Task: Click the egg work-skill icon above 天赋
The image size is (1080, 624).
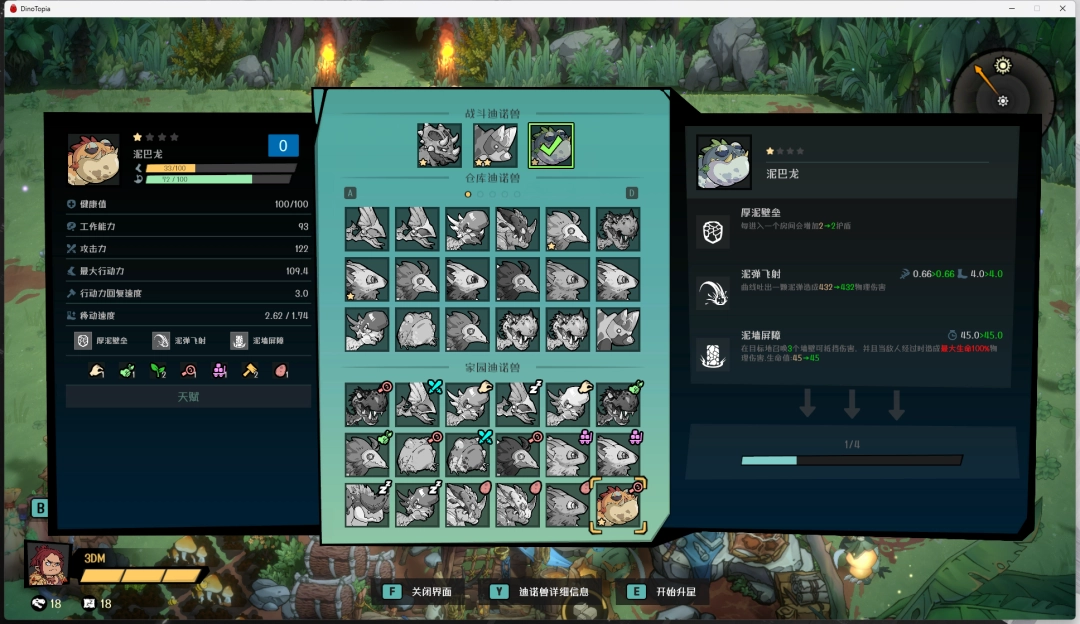Action: pyautogui.click(x=281, y=371)
